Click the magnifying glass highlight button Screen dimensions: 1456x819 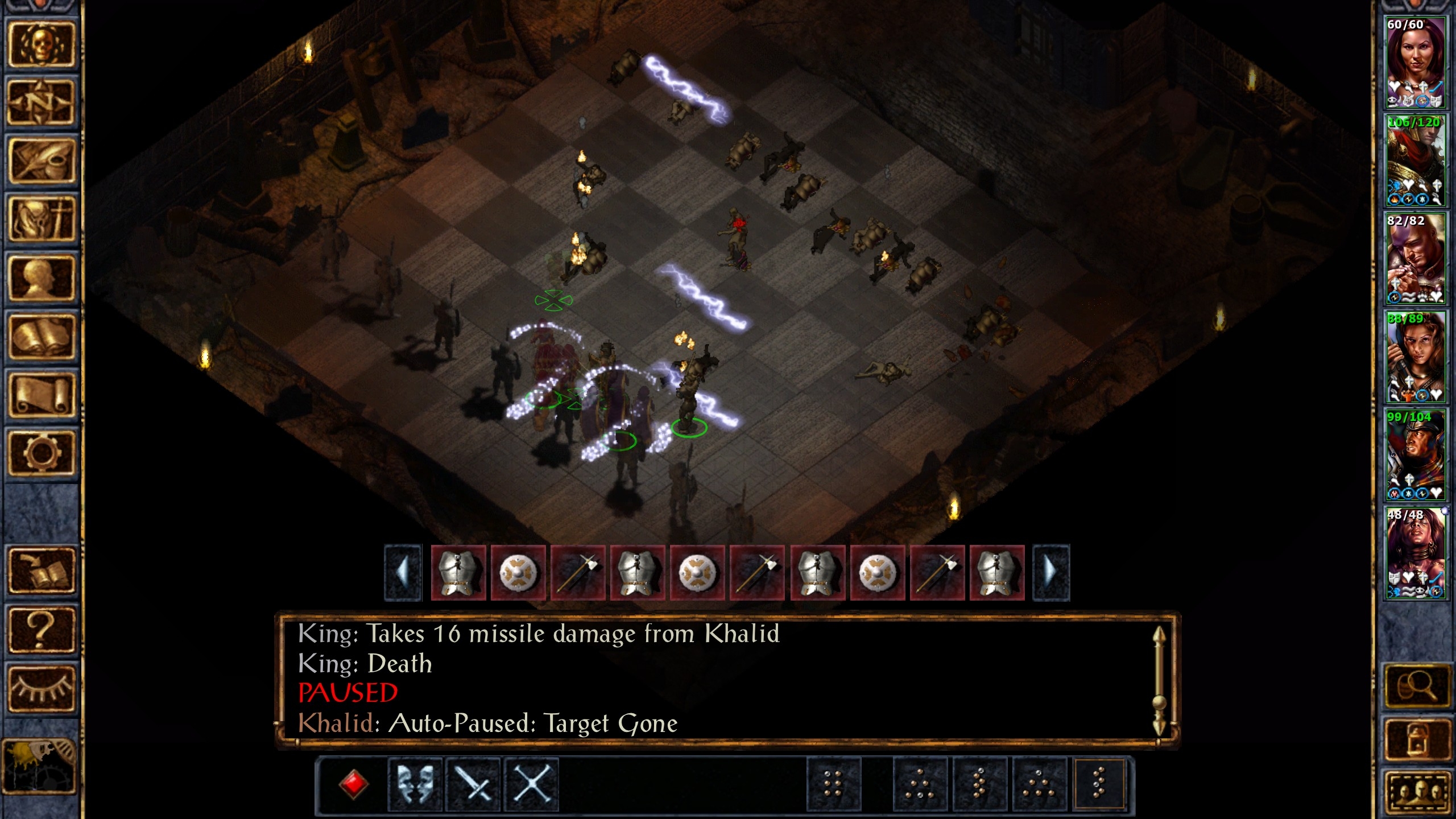point(1416,686)
